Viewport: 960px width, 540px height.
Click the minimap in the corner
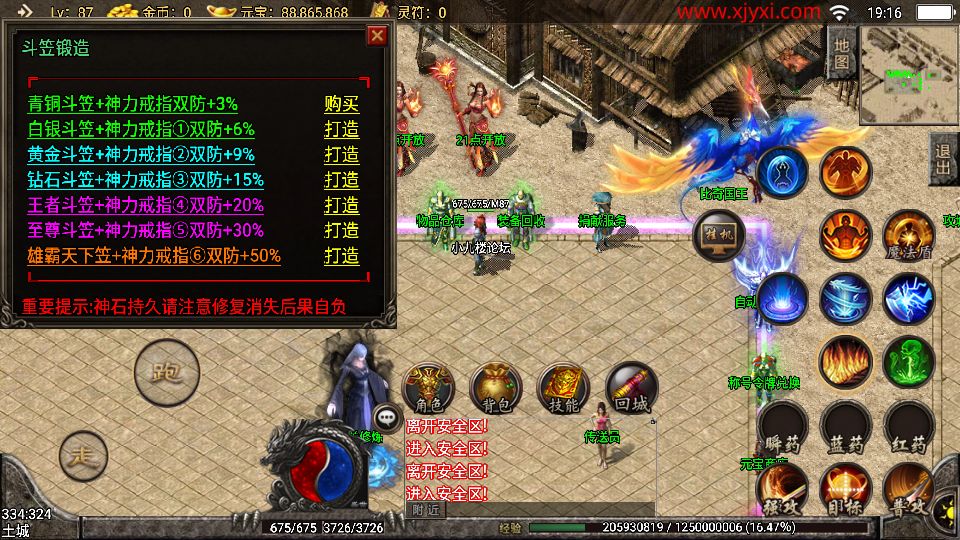click(907, 72)
